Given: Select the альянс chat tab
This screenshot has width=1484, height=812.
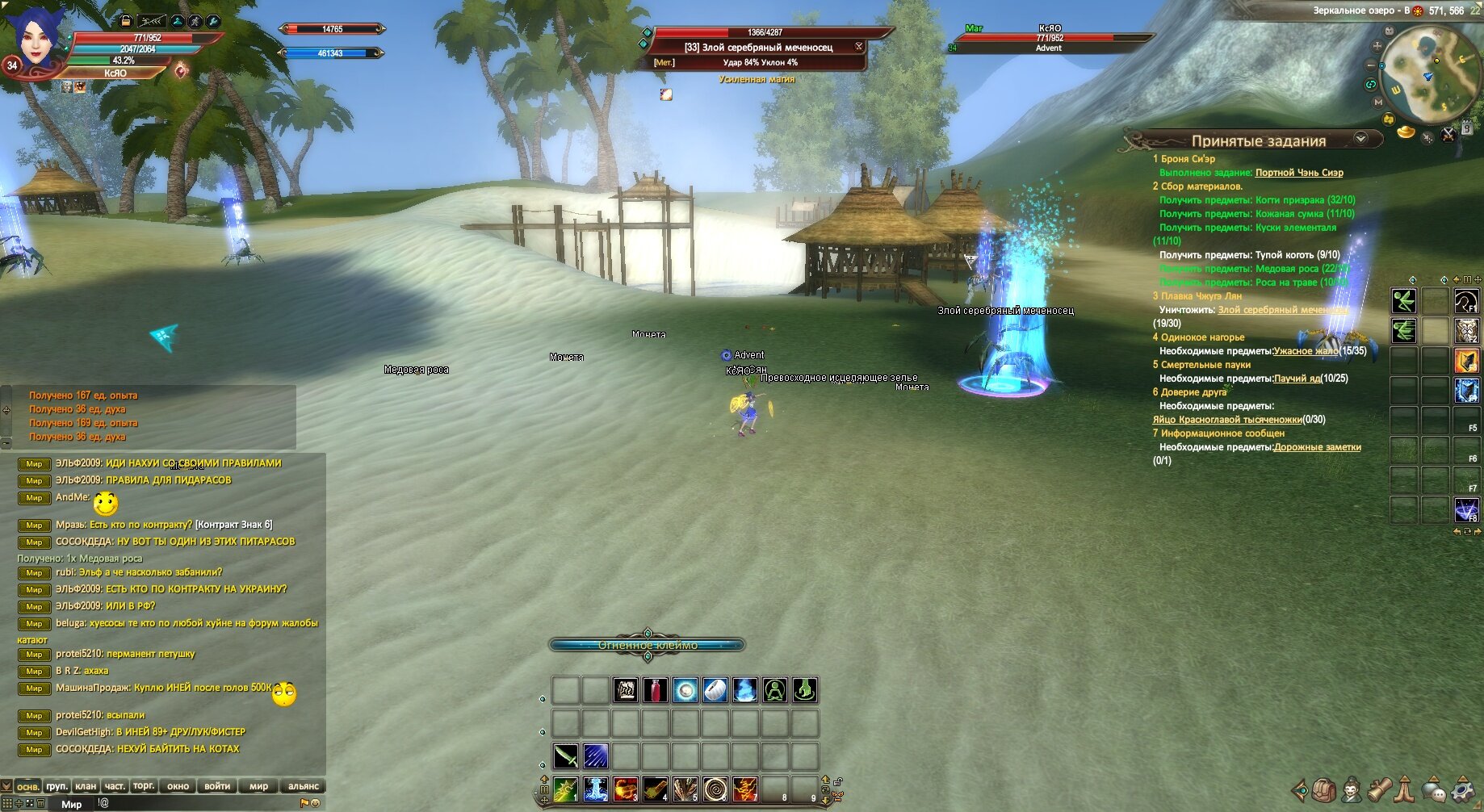Looking at the screenshot, I should tap(304, 785).
